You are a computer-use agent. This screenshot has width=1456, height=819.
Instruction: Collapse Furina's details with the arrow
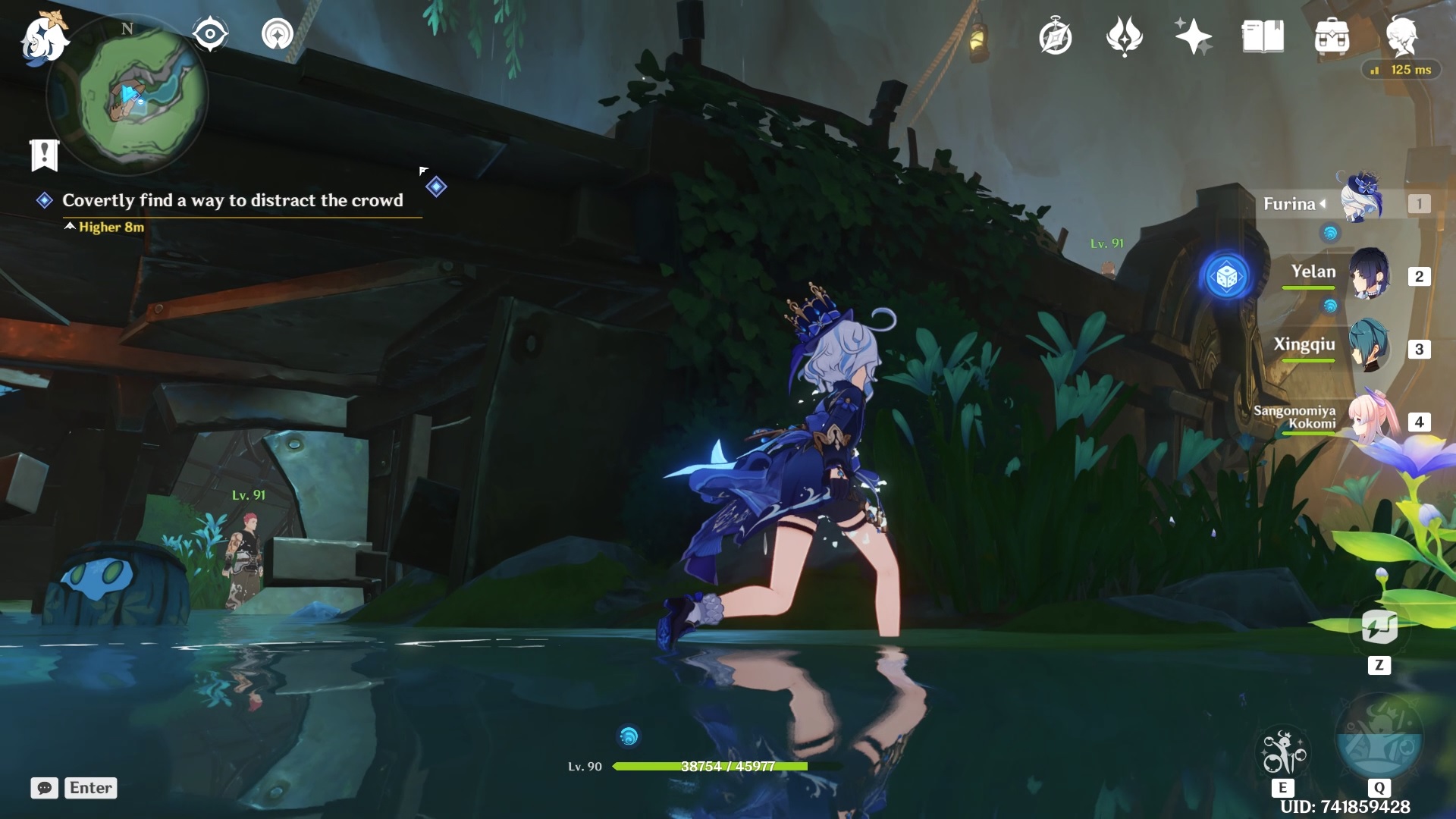pos(1323,203)
